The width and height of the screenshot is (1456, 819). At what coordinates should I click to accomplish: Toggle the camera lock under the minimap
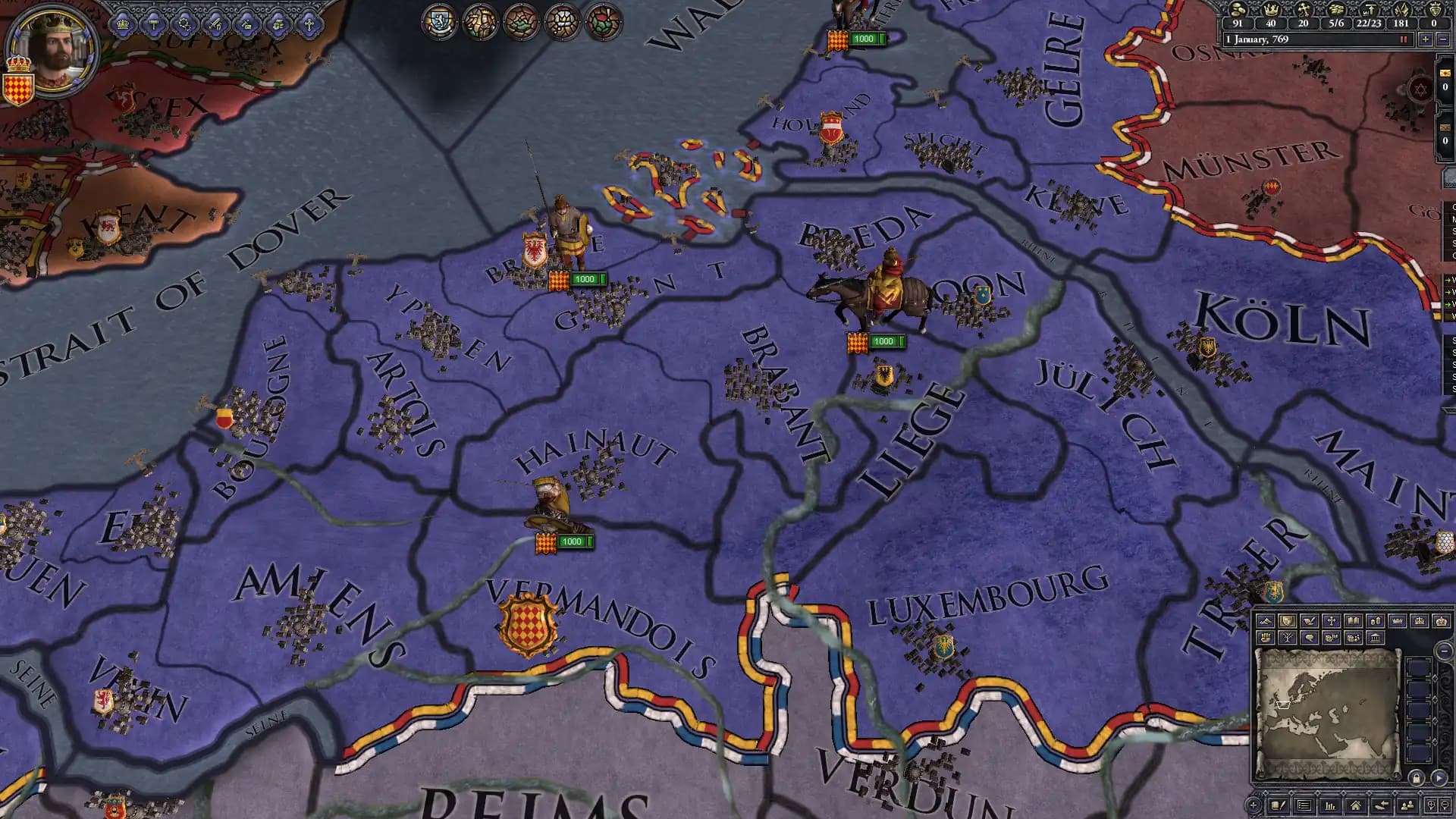1417,777
